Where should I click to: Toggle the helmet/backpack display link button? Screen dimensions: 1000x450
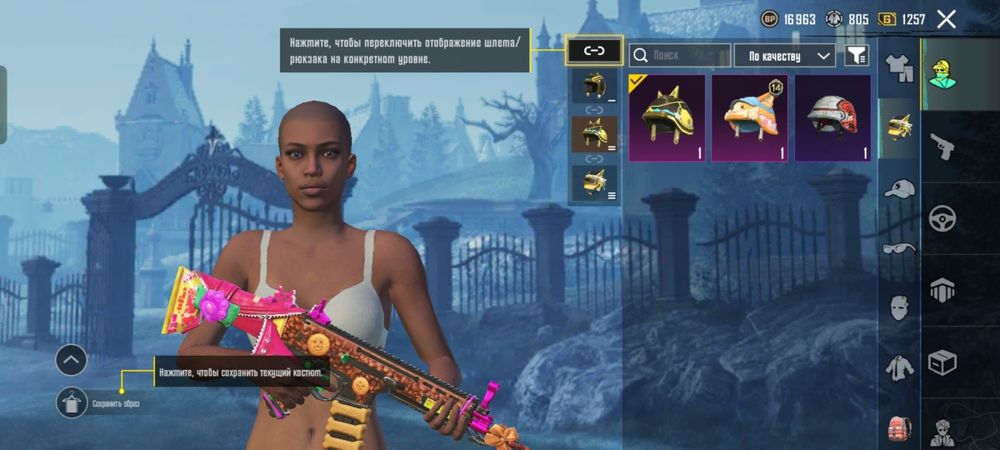[x=594, y=50]
